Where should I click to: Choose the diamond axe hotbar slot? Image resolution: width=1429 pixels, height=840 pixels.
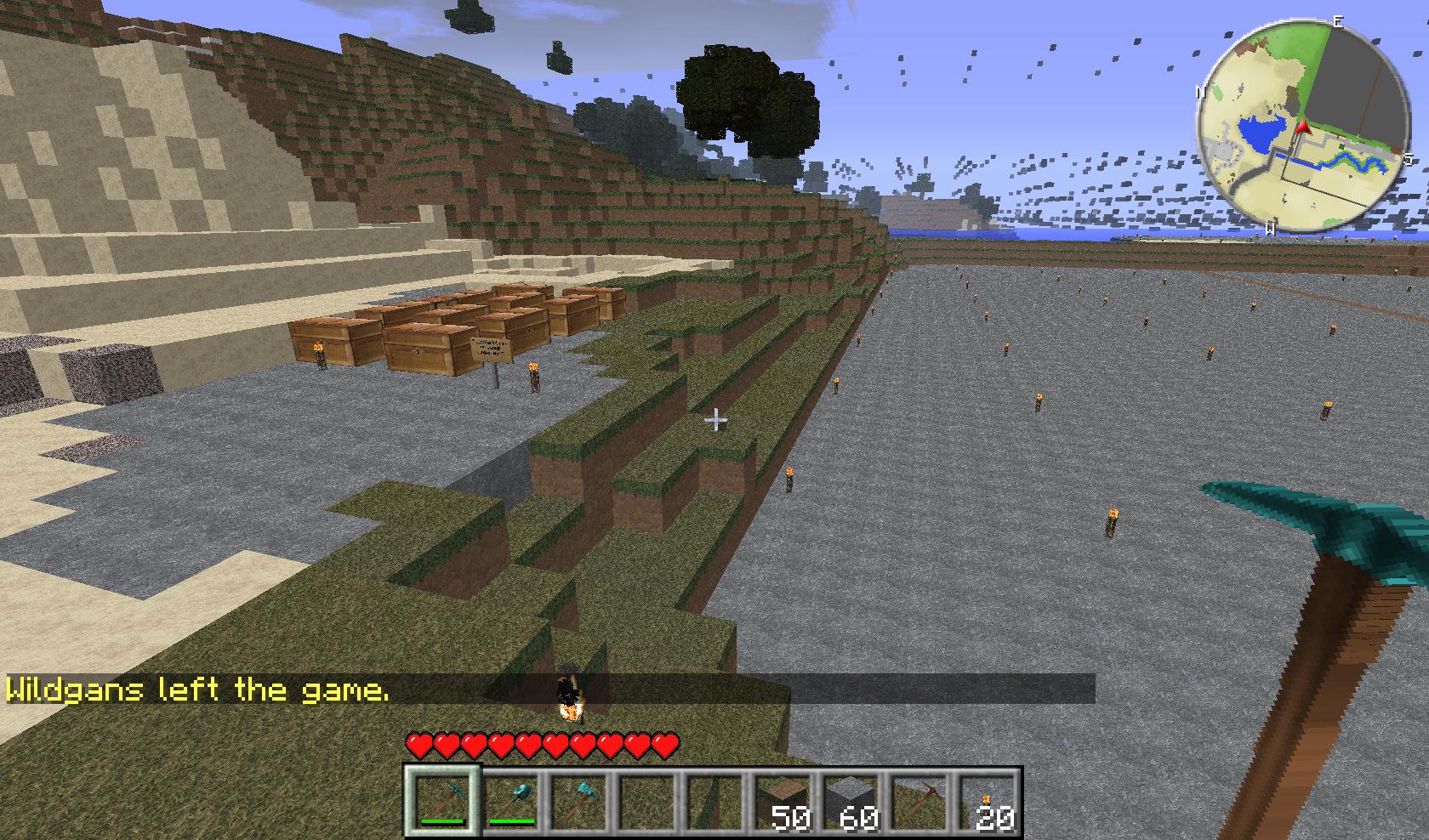click(578, 799)
